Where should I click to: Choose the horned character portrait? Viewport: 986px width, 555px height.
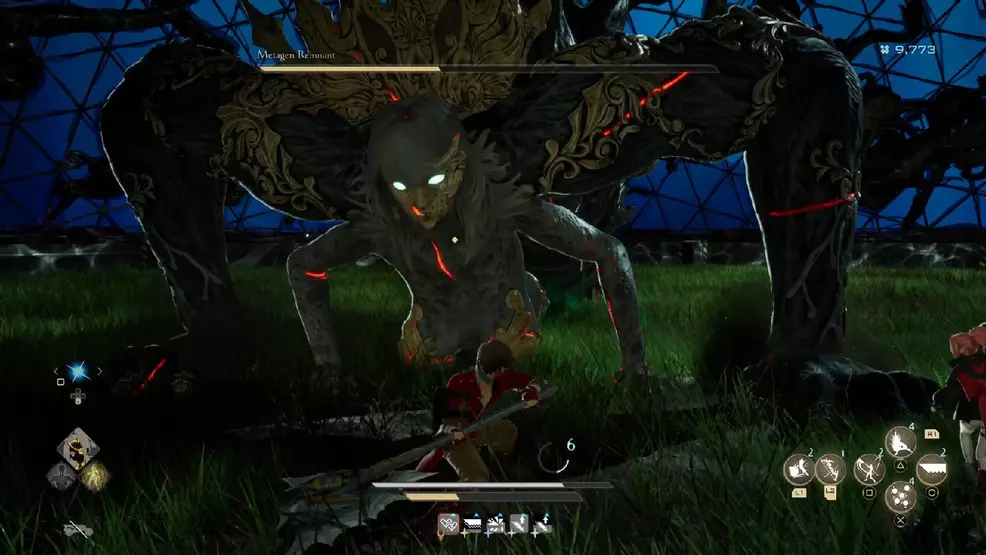click(76, 450)
